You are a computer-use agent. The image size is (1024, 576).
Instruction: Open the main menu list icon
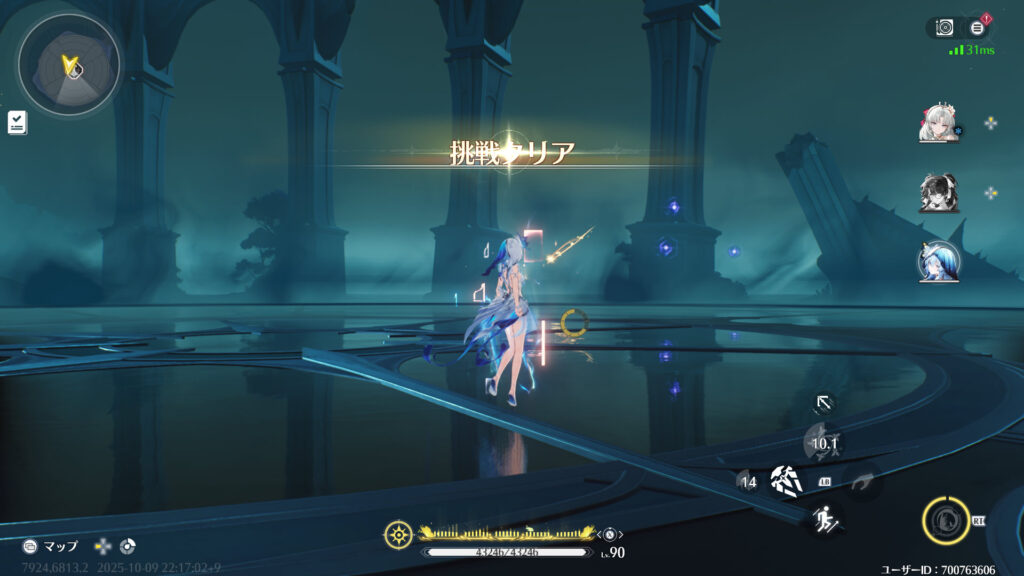(977, 28)
